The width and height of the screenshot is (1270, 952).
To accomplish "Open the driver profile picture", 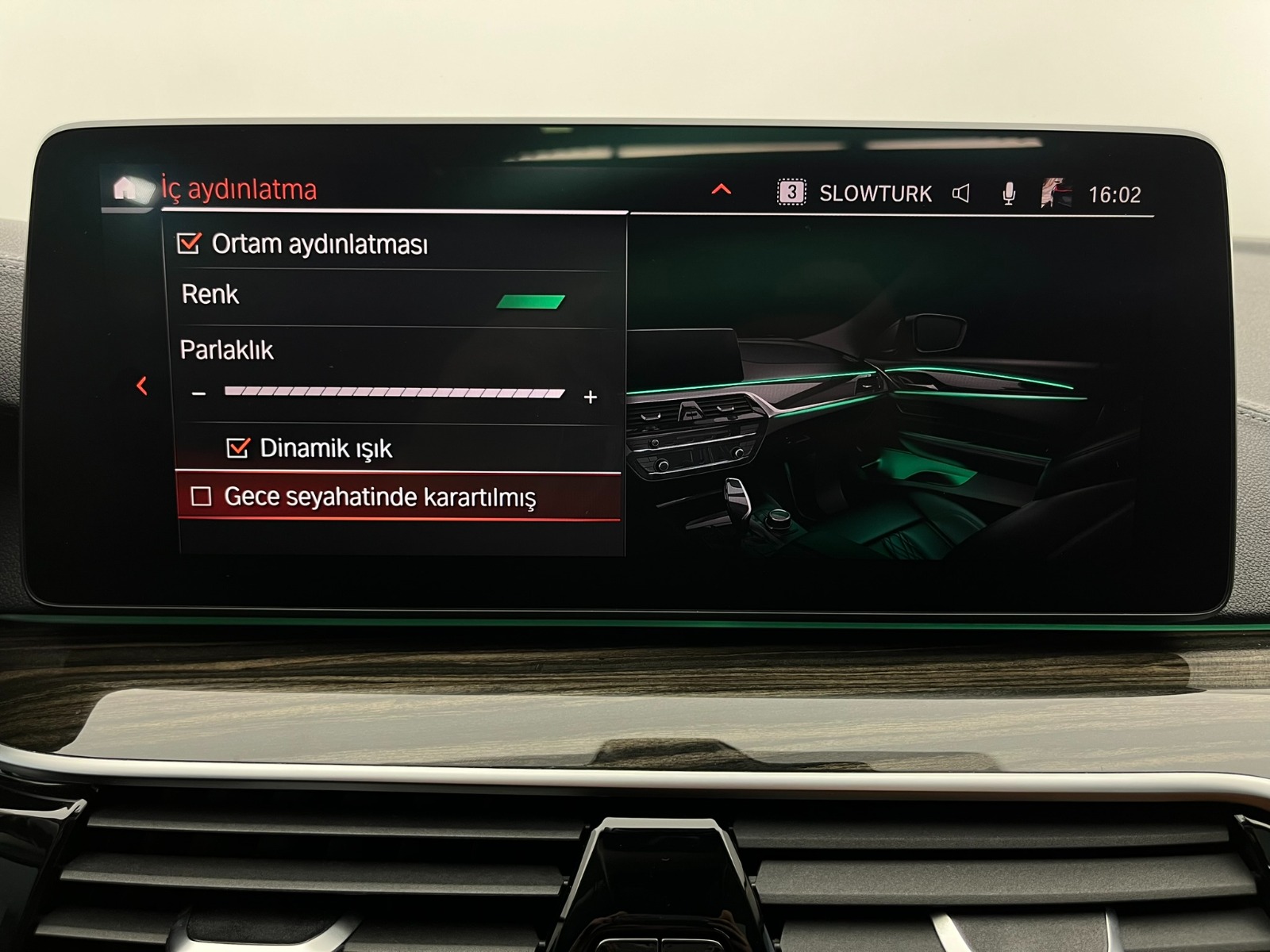I will [1056, 194].
